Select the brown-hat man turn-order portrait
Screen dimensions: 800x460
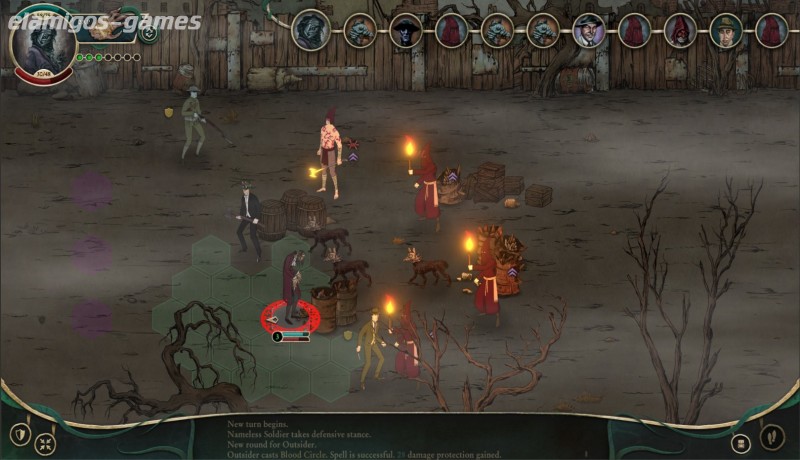tap(726, 30)
